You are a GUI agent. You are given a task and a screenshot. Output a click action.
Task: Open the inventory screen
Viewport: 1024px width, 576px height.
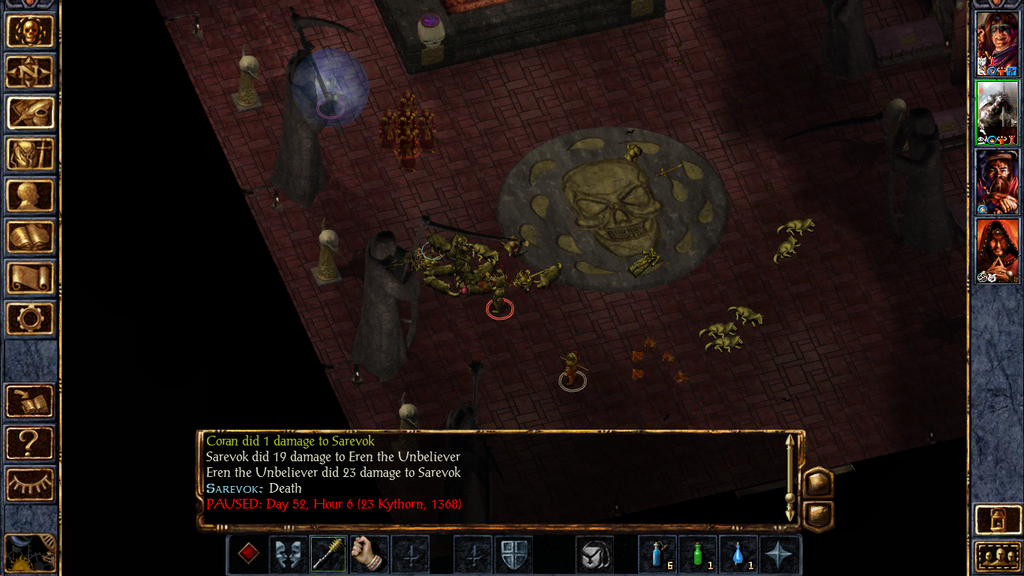click(x=30, y=154)
